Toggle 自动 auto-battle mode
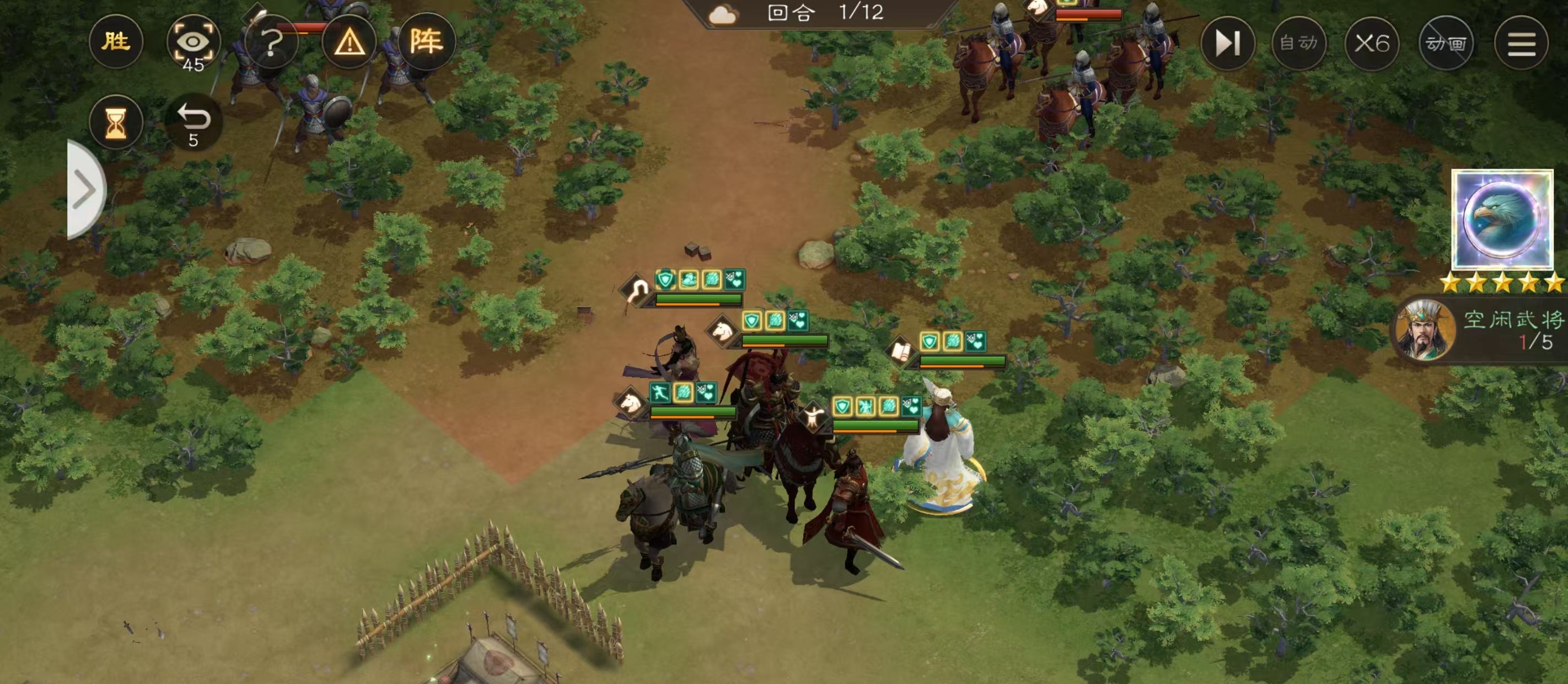Screen dimensions: 1568x684 1299,42
